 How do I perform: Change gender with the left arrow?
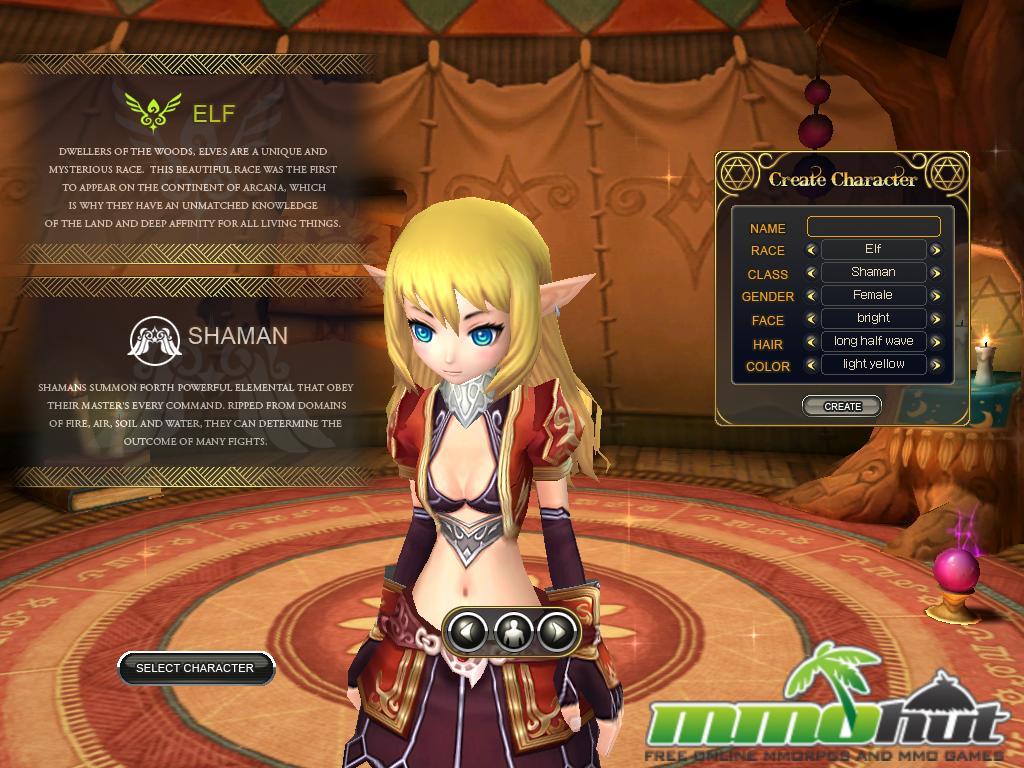[811, 296]
